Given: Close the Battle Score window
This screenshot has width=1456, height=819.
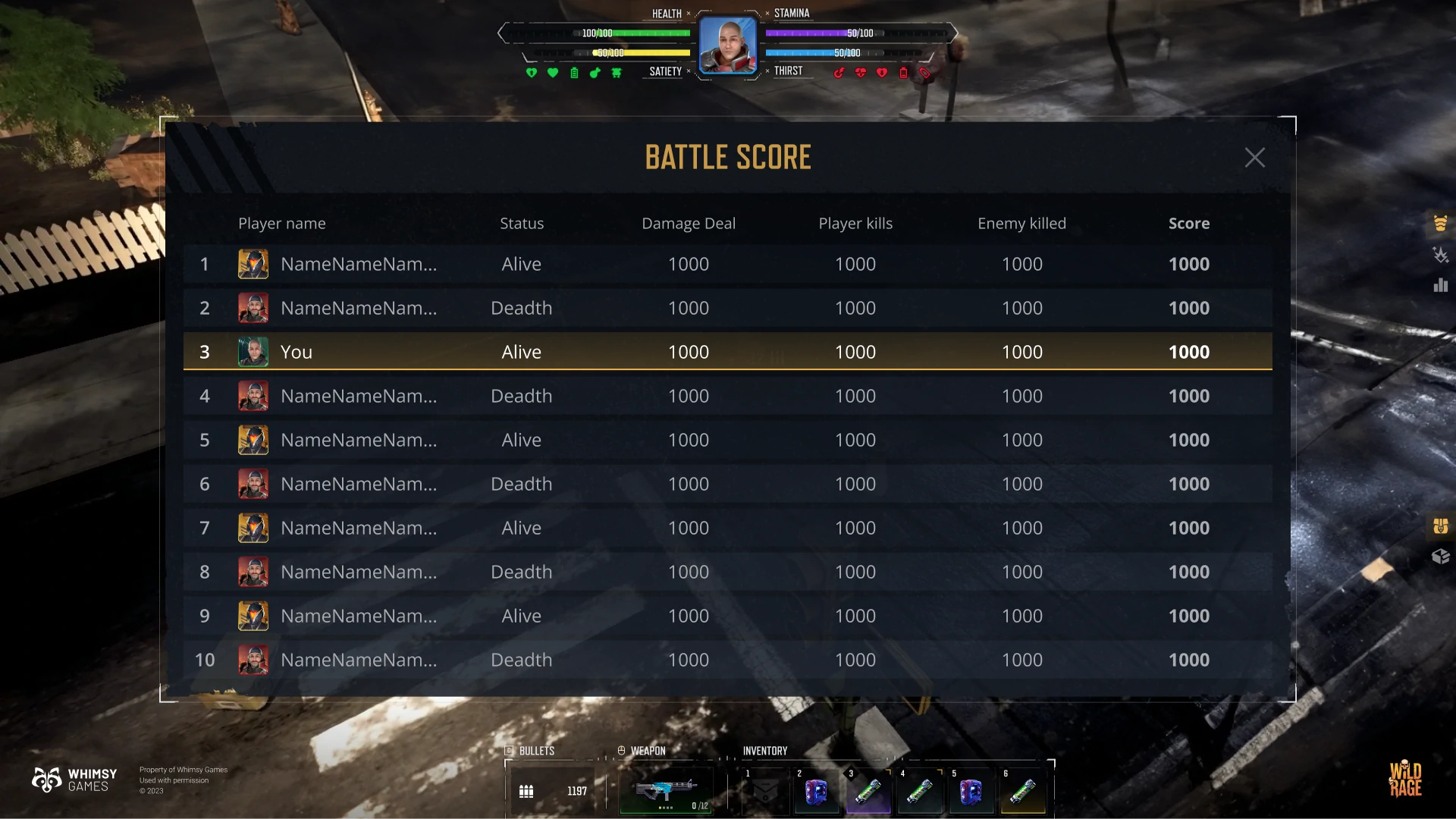Looking at the screenshot, I should (1254, 158).
